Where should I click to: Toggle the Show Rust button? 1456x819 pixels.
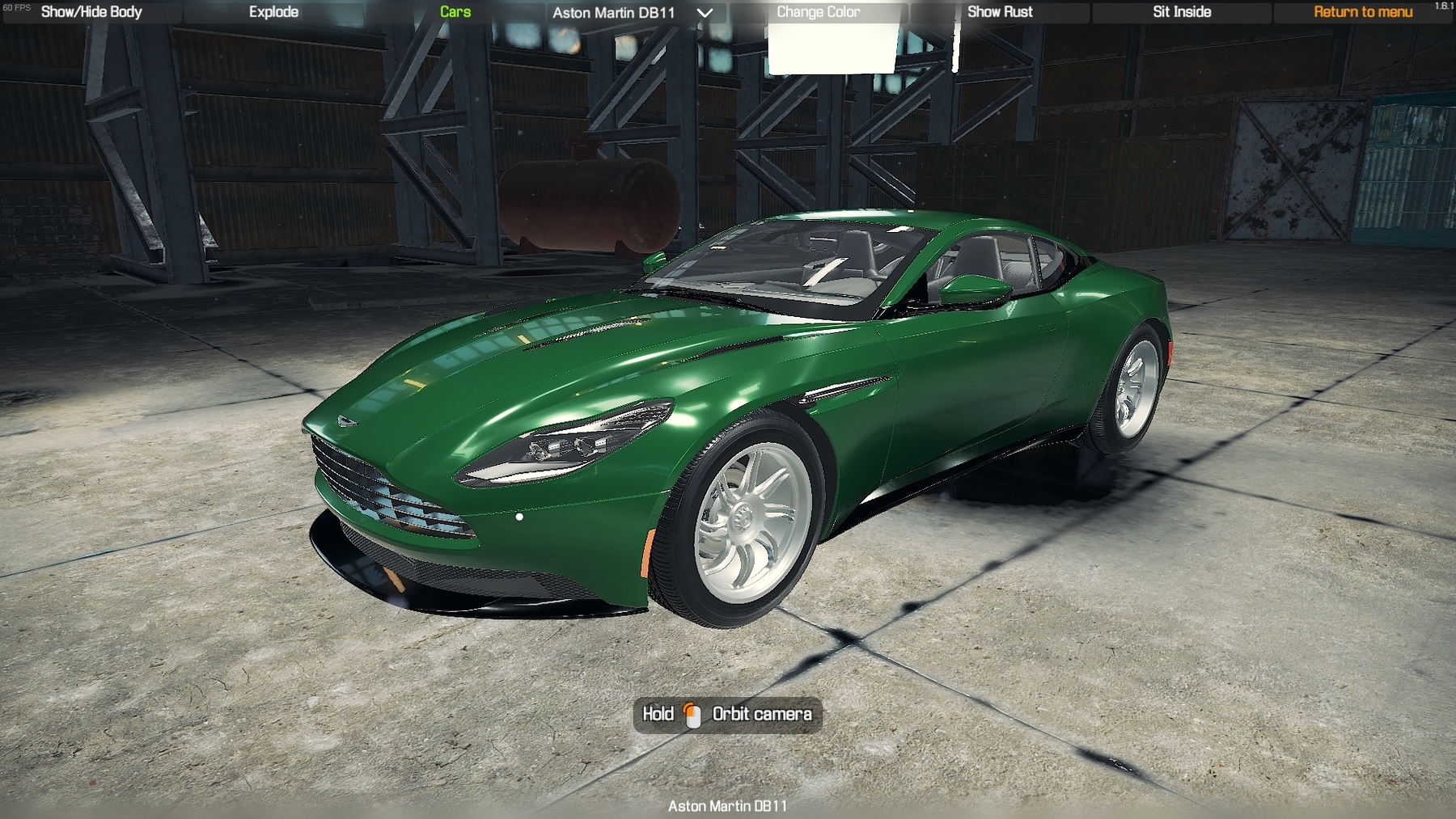point(1000,12)
